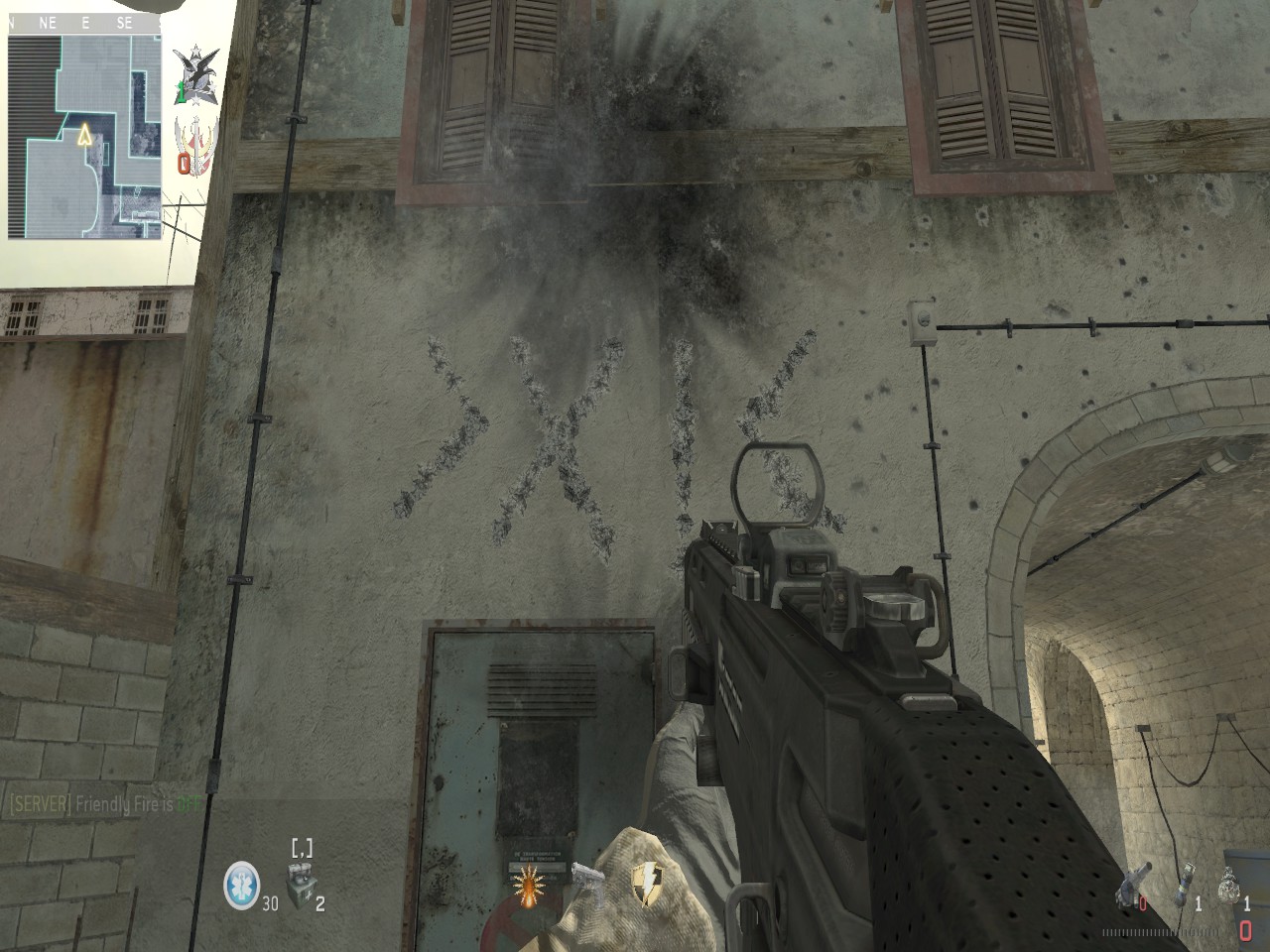
Task: Click the minimap in the corner
Action: 85,136
